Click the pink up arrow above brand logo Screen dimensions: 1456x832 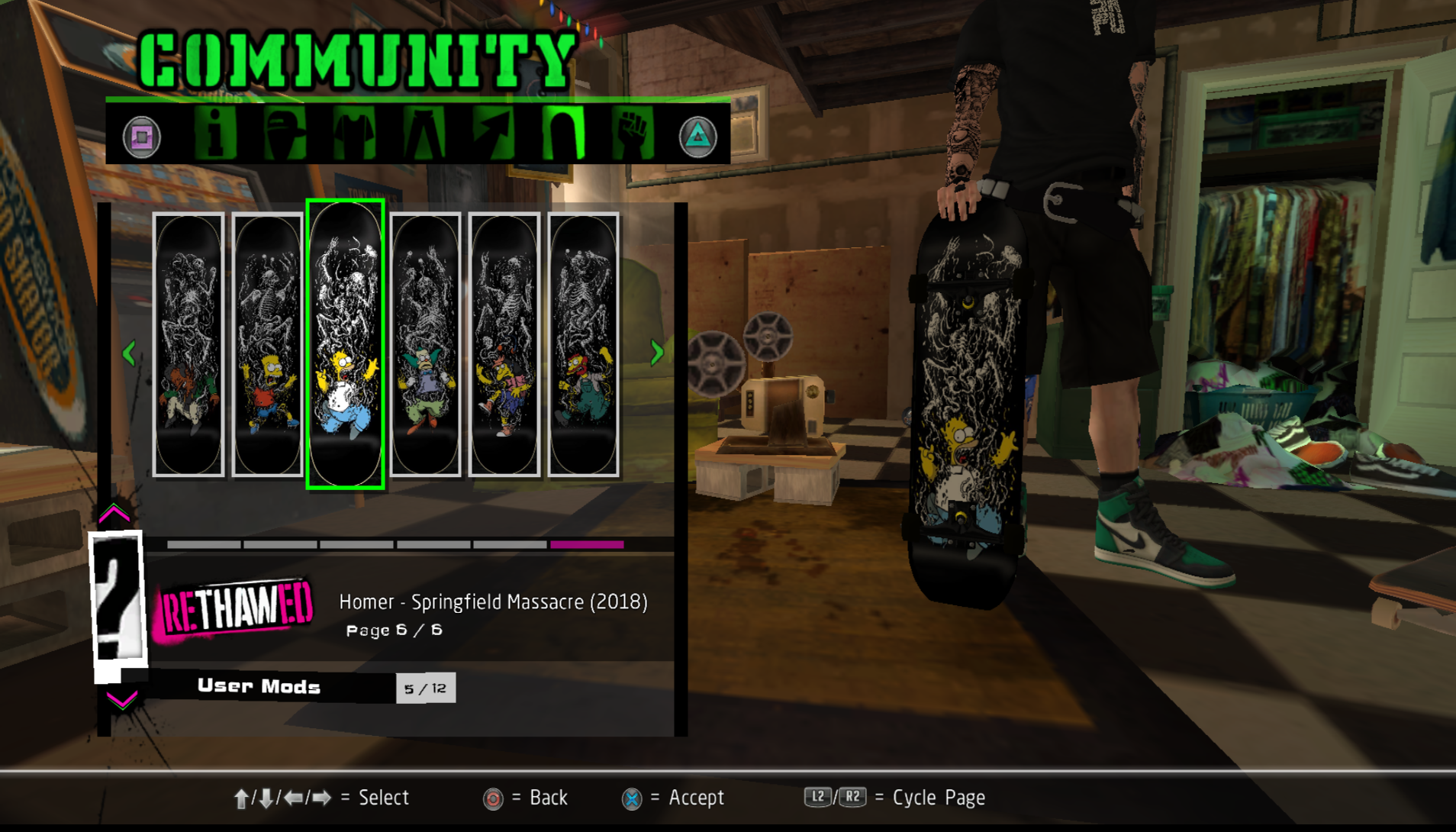114,514
